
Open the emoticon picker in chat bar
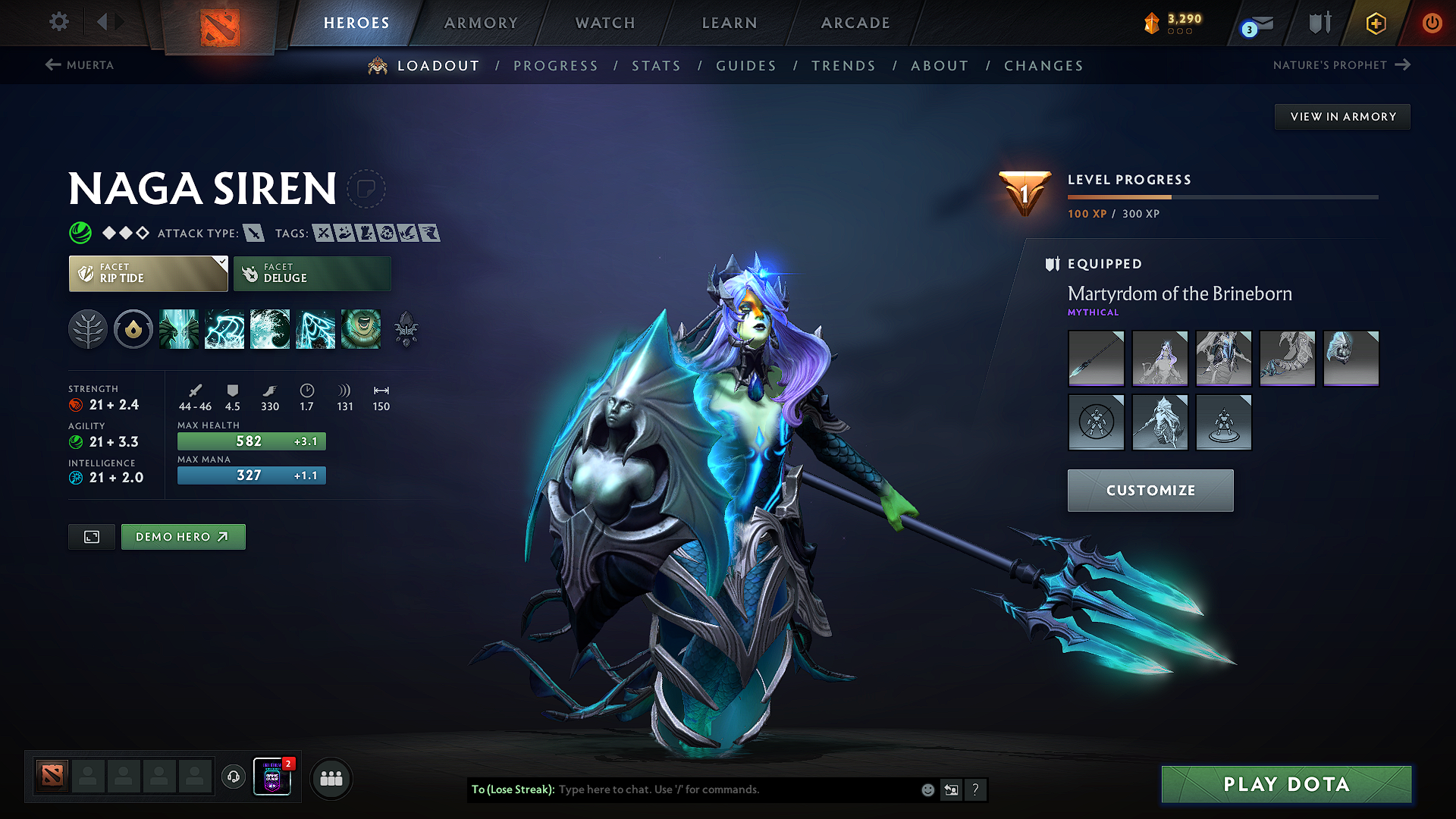click(927, 789)
